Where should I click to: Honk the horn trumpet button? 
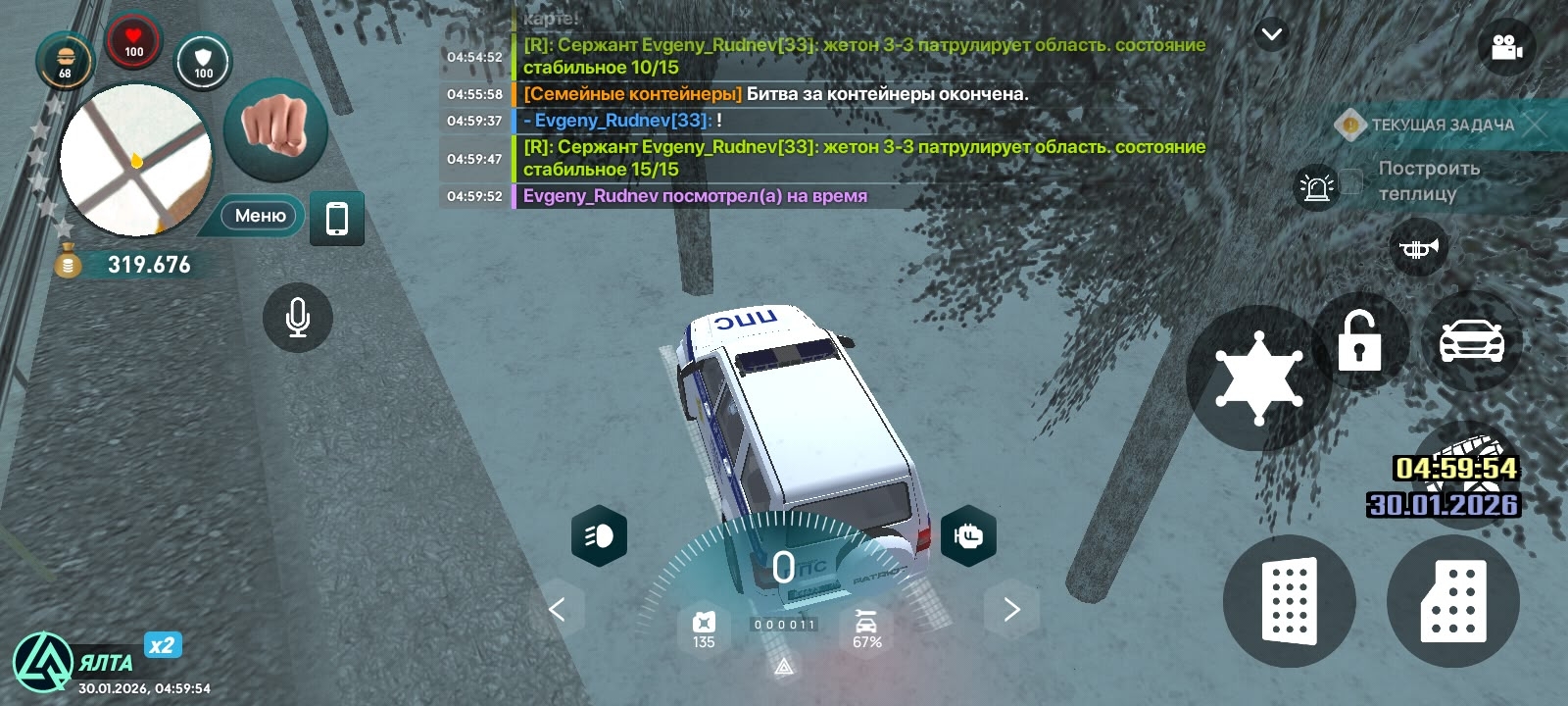click(1418, 248)
